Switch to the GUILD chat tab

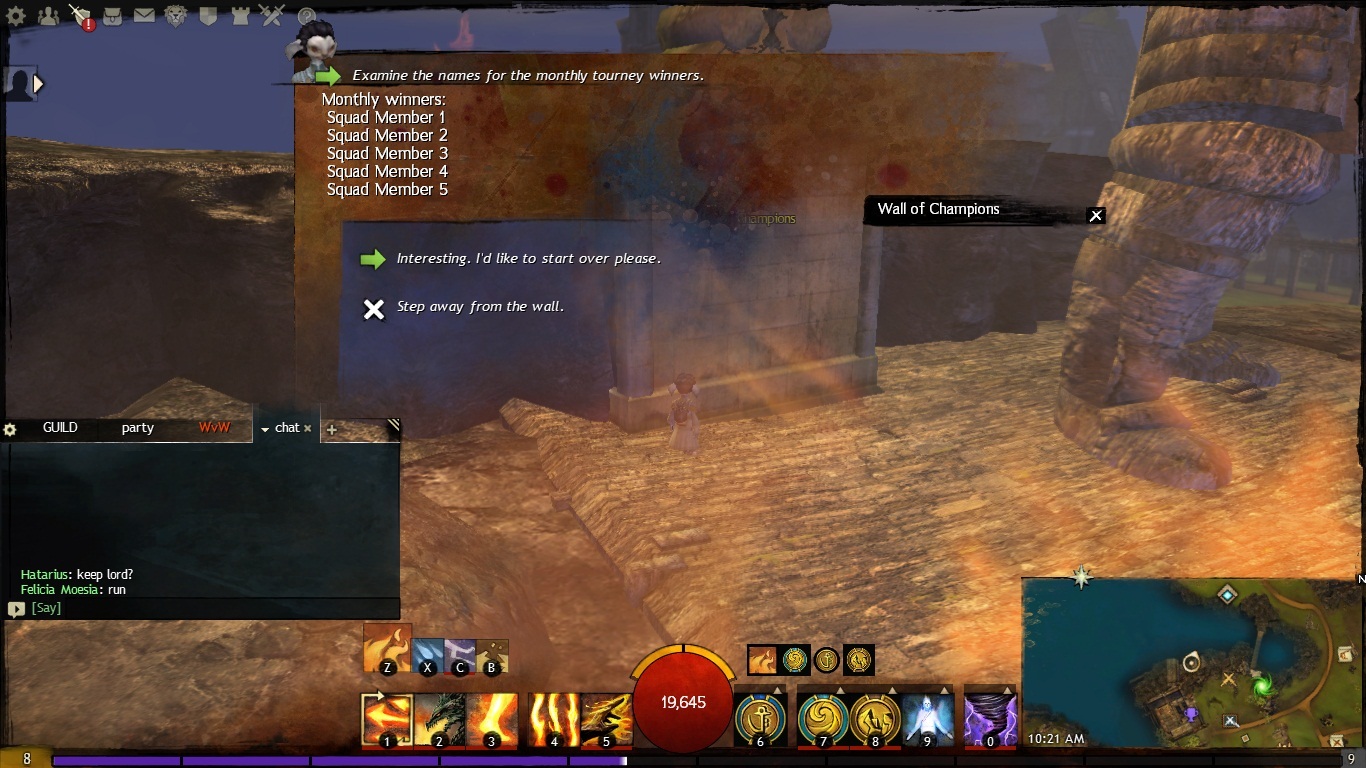(x=60, y=428)
